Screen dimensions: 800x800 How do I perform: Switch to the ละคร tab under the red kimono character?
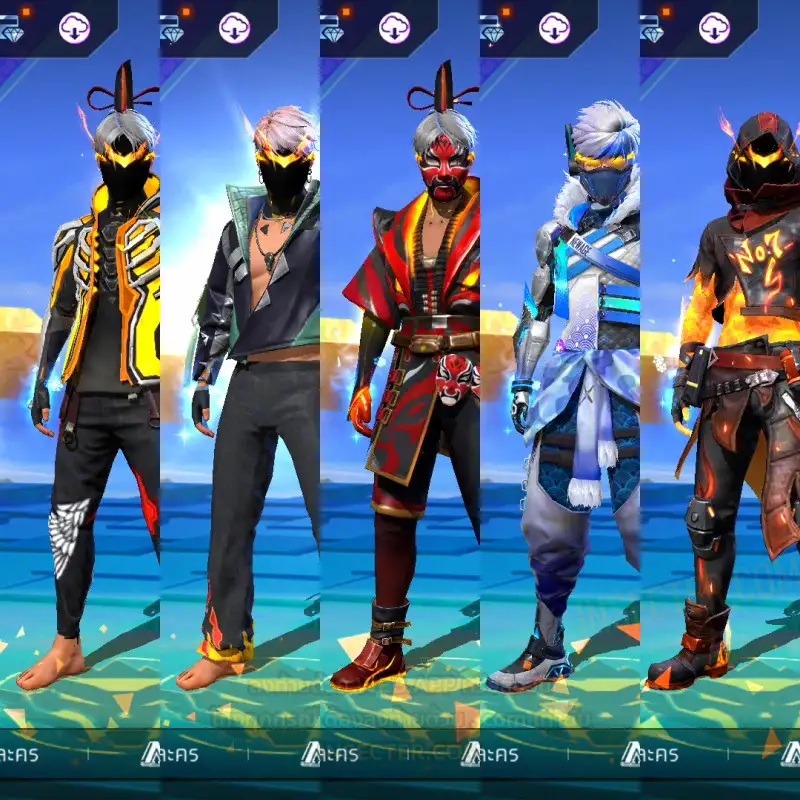point(340,753)
